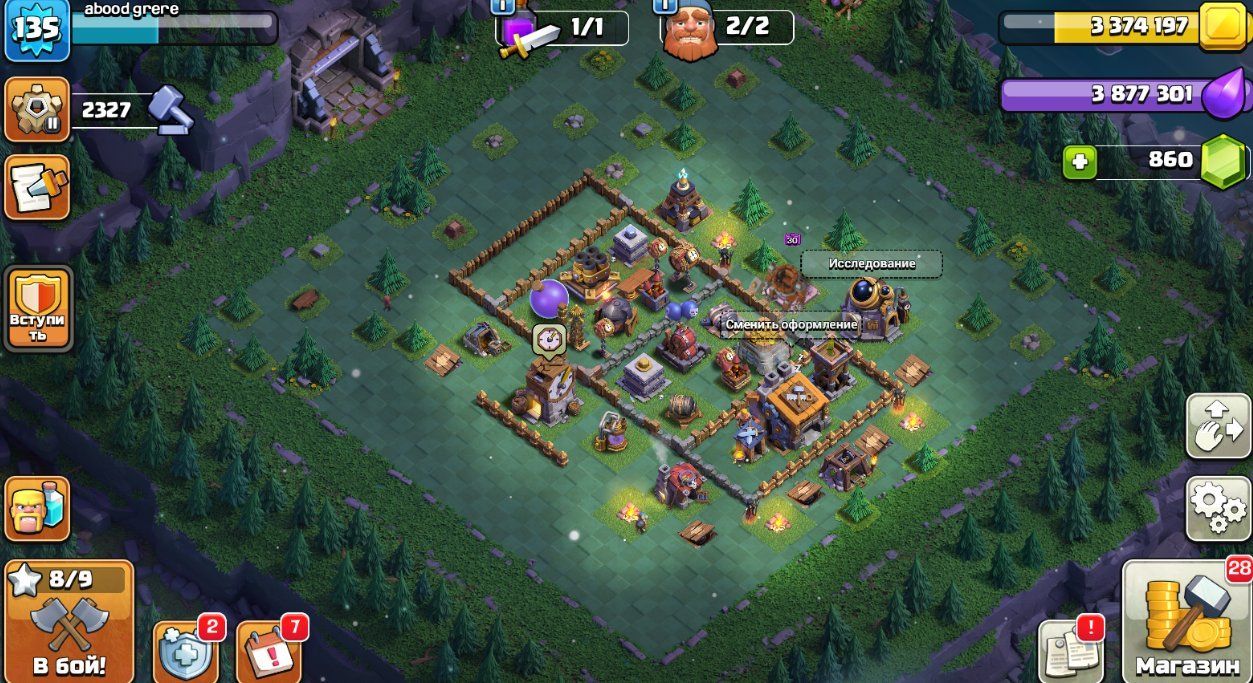Tap the Вступить clan shield button
This screenshot has width=1253, height=683.
coord(38,309)
